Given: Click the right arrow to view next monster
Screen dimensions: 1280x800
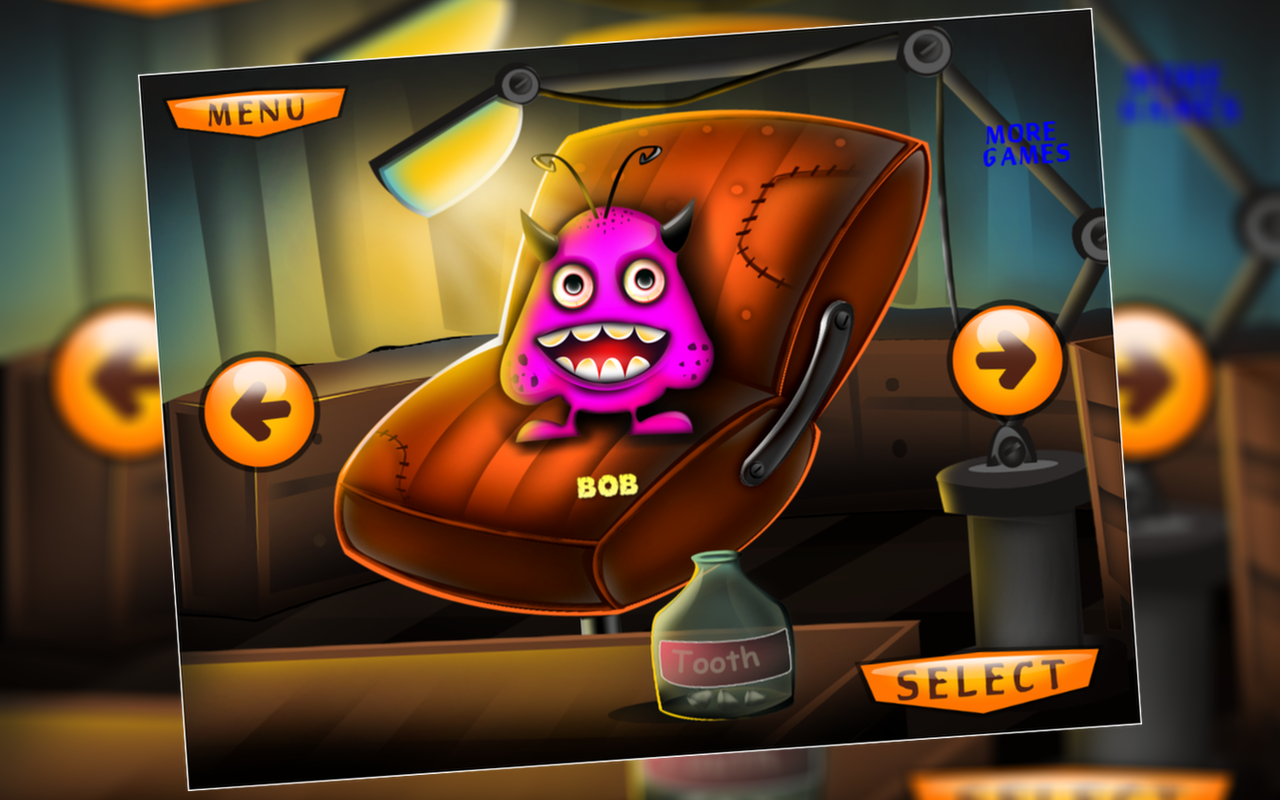Looking at the screenshot, I should (x=1008, y=357).
